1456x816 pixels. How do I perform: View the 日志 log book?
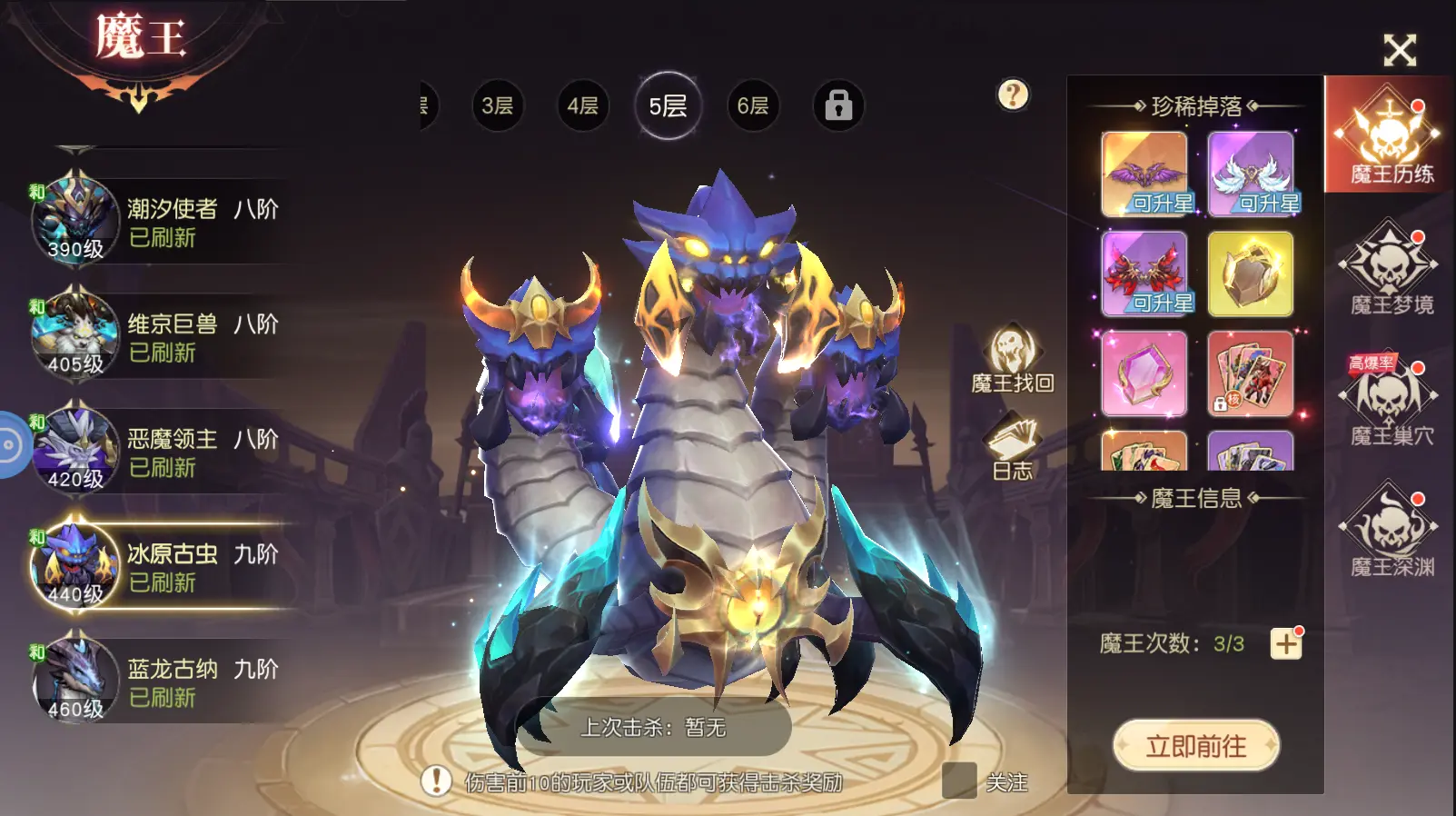(x=1013, y=446)
